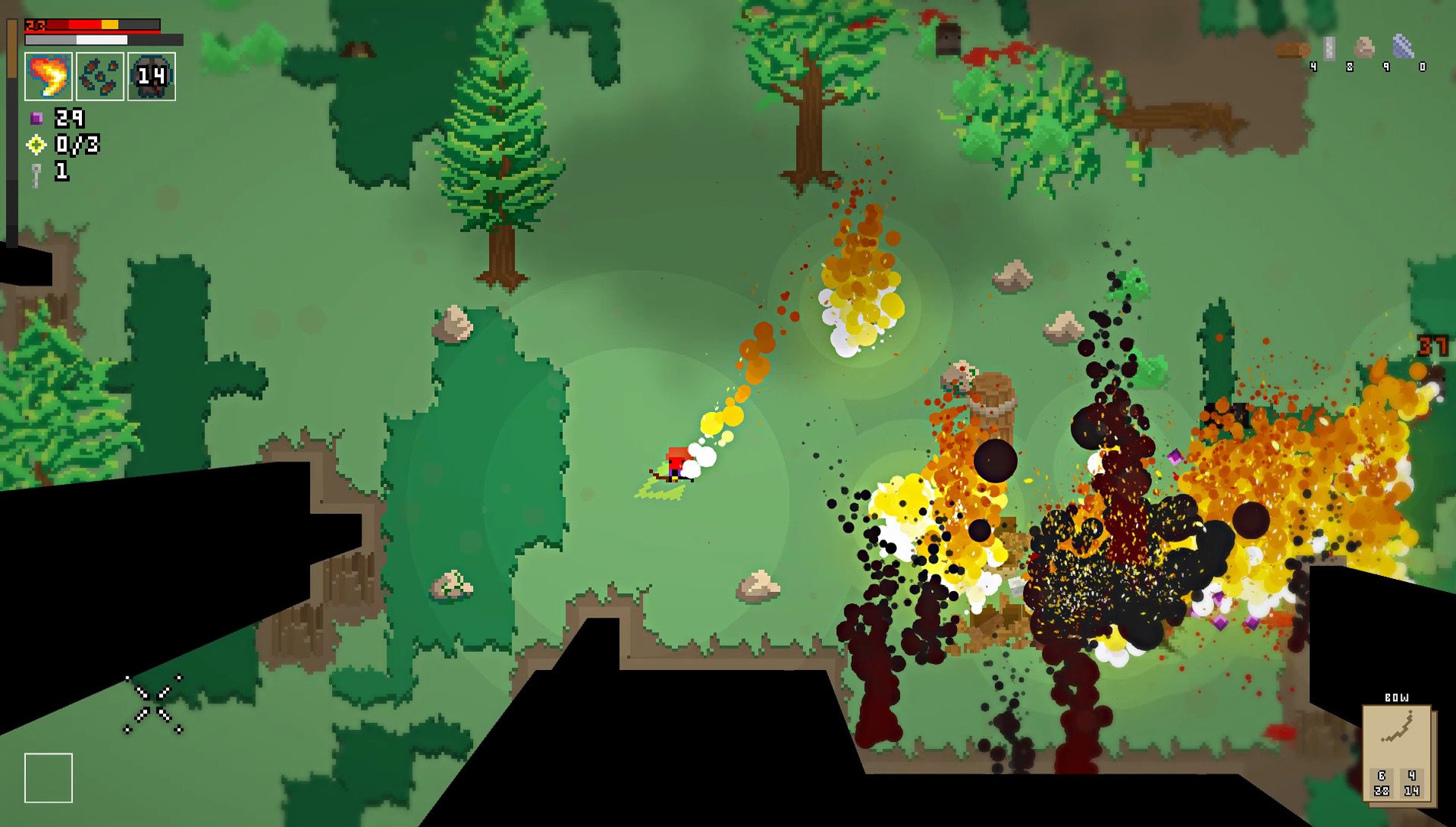Toggle the 0/3 objective tracker marker
The height and width of the screenshot is (827, 1456).
[36, 145]
